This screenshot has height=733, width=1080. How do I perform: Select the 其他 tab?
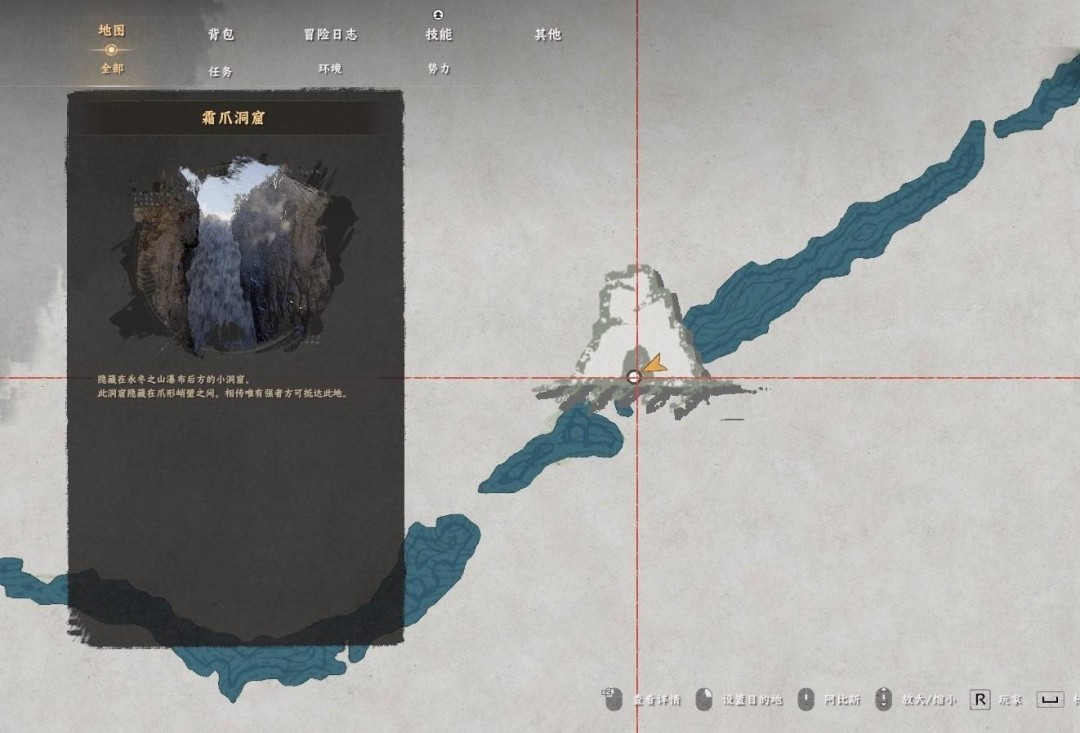(x=547, y=35)
